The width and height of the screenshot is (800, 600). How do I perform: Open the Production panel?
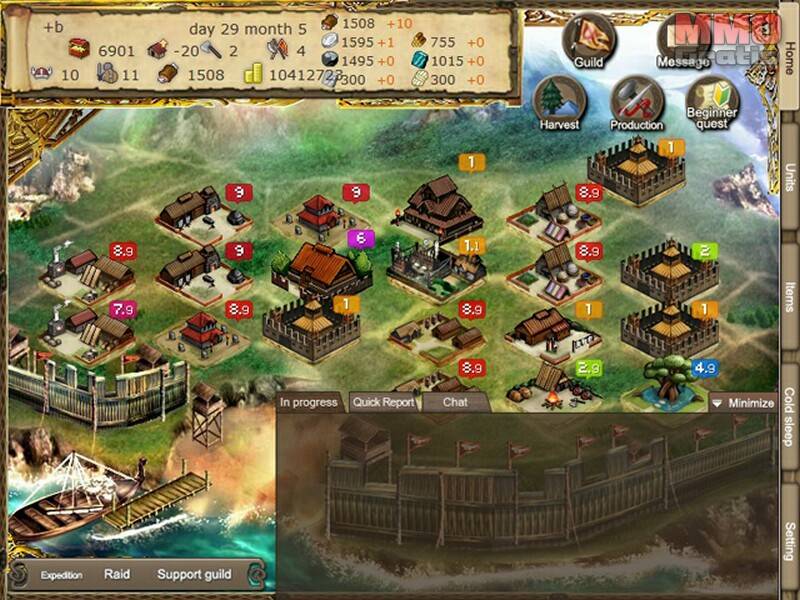tap(637, 103)
